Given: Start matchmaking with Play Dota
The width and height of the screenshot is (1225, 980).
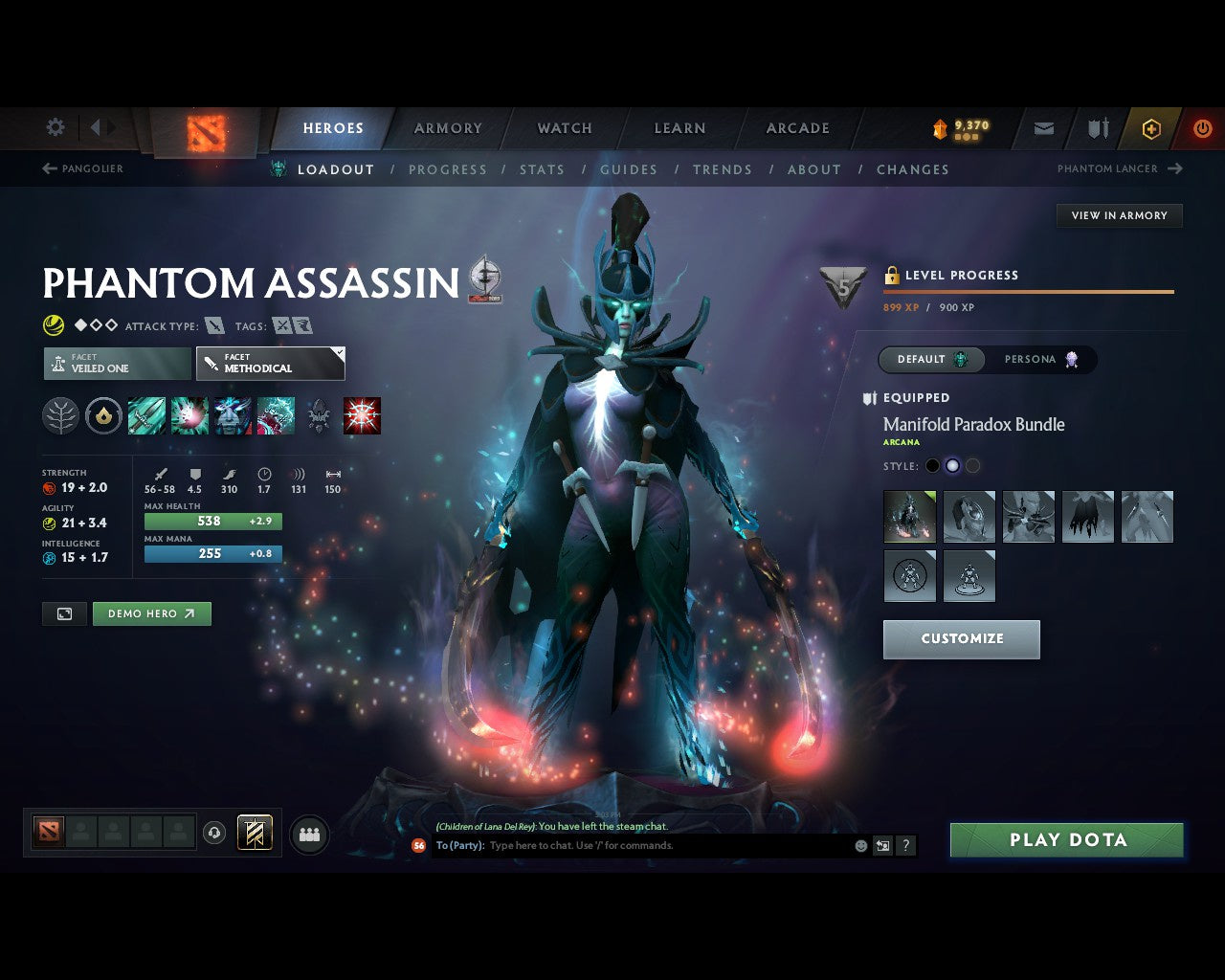Looking at the screenshot, I should 1066,840.
